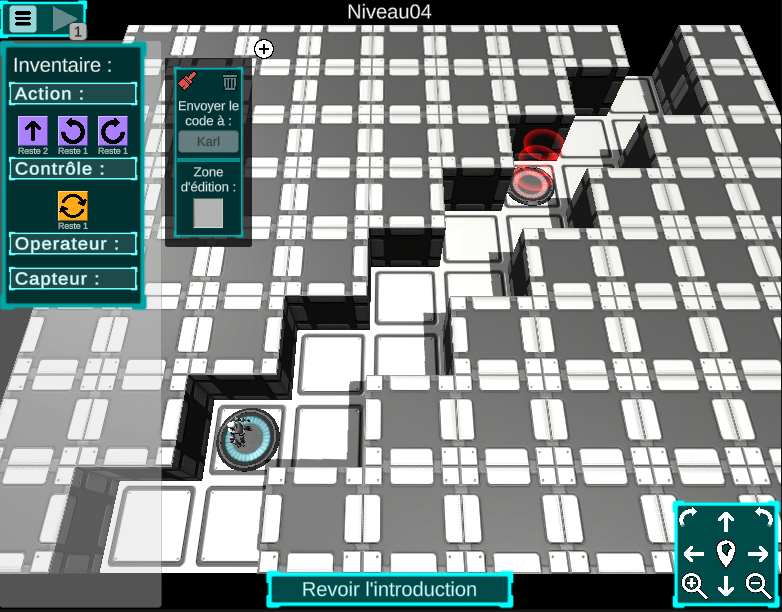Run the program with the play button

click(x=65, y=18)
